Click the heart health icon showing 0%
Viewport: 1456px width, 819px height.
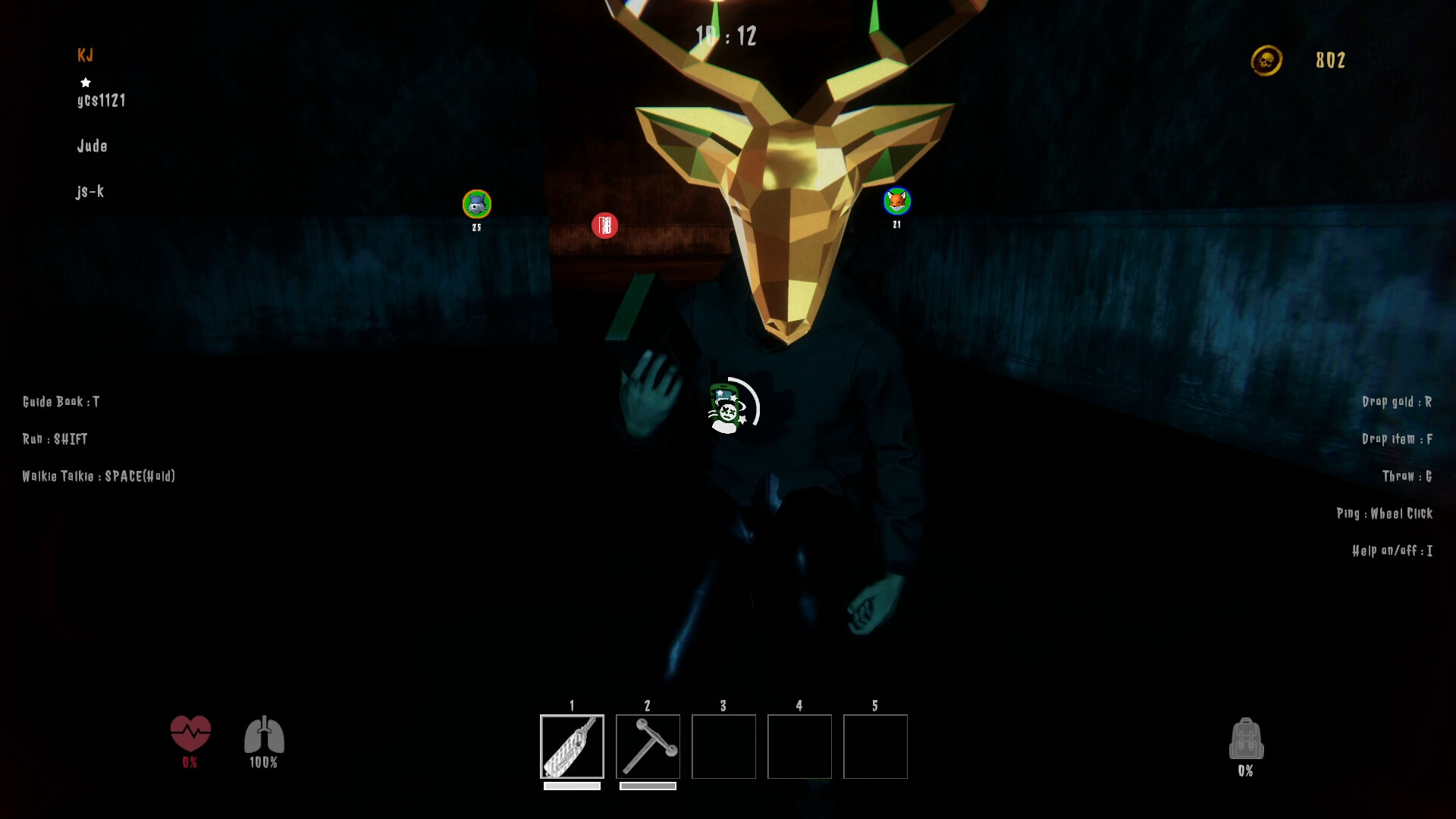(x=191, y=733)
